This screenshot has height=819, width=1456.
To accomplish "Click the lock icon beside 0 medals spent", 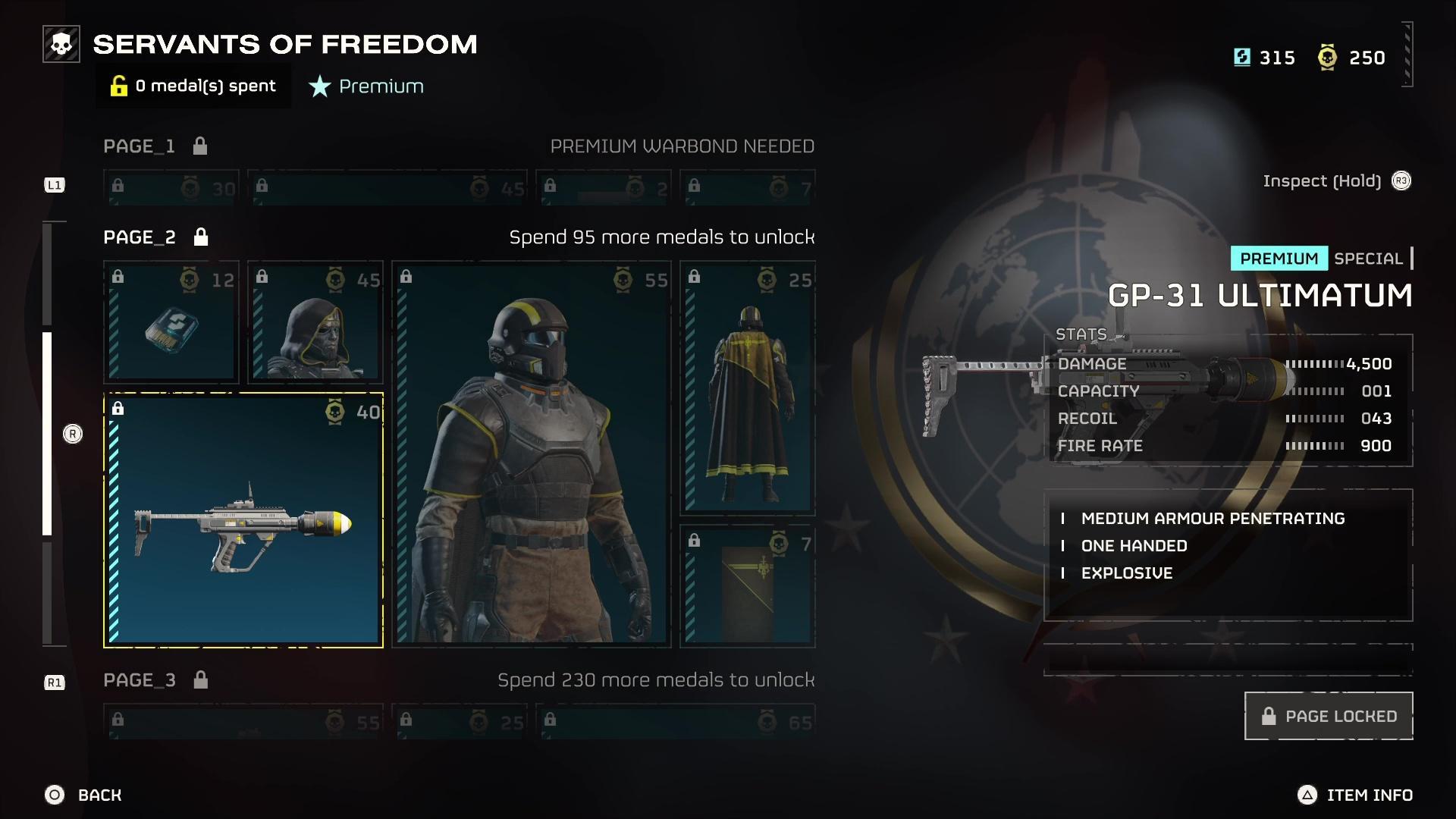I will pos(120,86).
